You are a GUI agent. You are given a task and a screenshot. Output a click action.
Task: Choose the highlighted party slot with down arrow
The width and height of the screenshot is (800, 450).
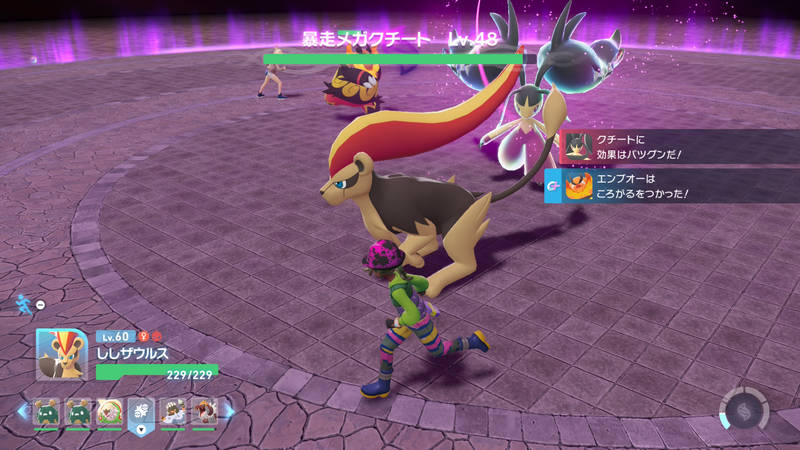point(140,412)
